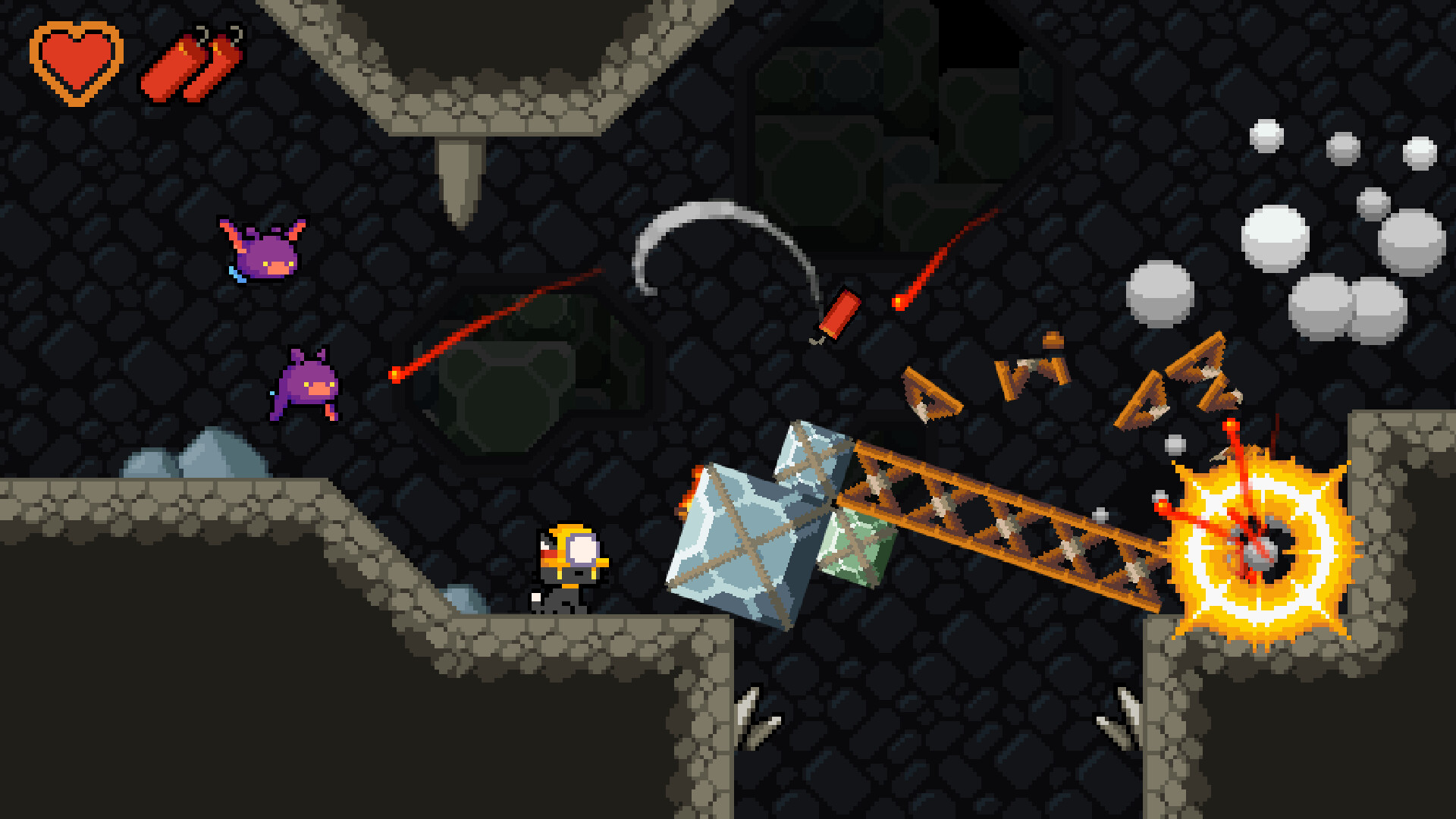
Task: Click the broken wooden debris triangle
Action: point(933,394)
